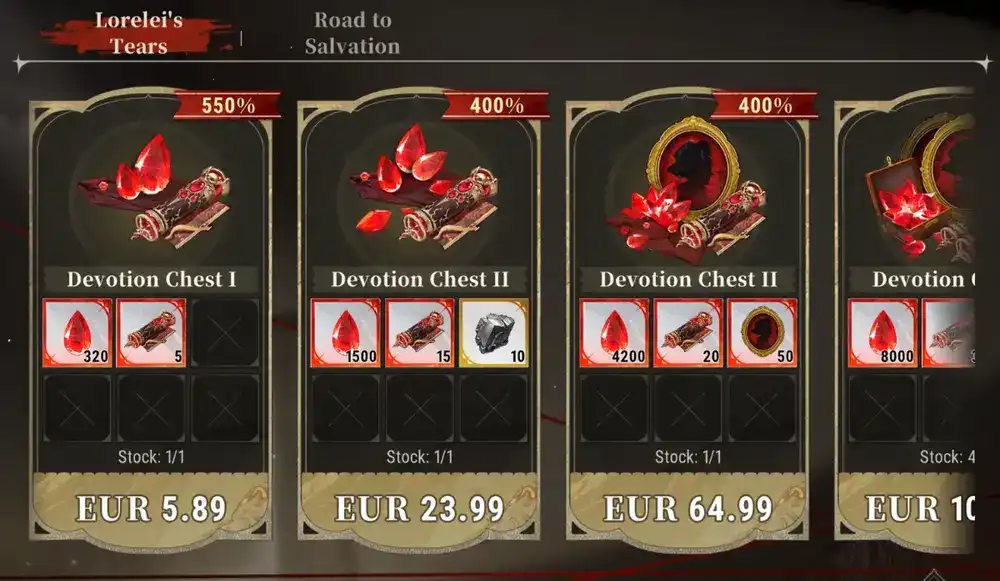Viewport: 1000px width, 581px height.
Task: Open the Road to Salvation tab
Action: 352,33
